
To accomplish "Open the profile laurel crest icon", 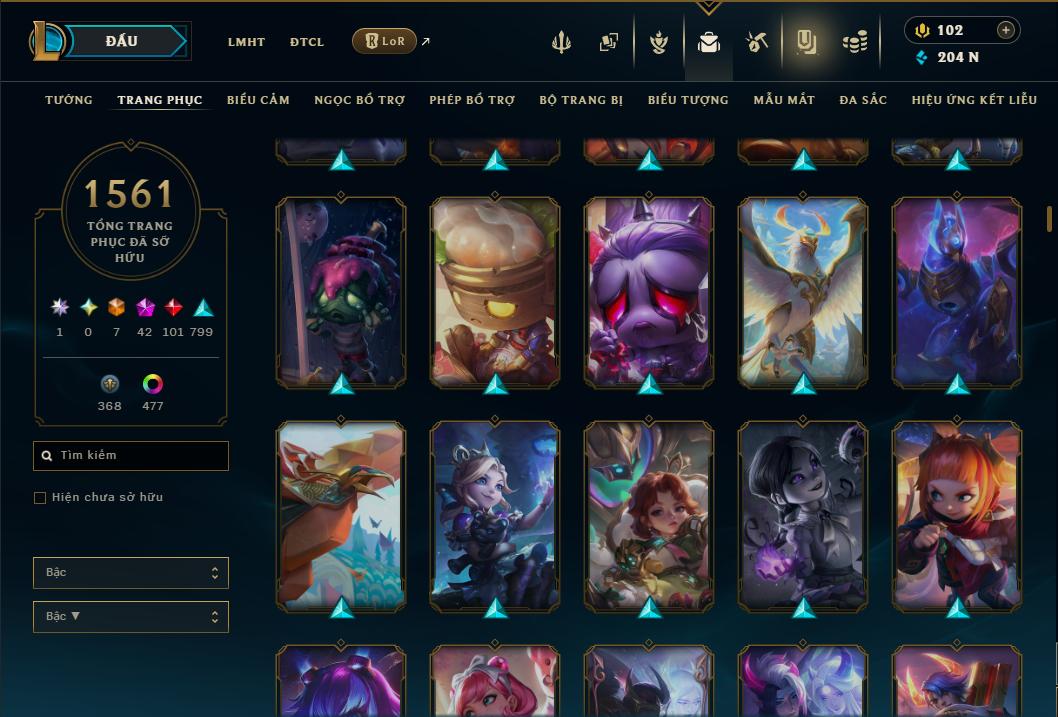I will click(x=658, y=42).
